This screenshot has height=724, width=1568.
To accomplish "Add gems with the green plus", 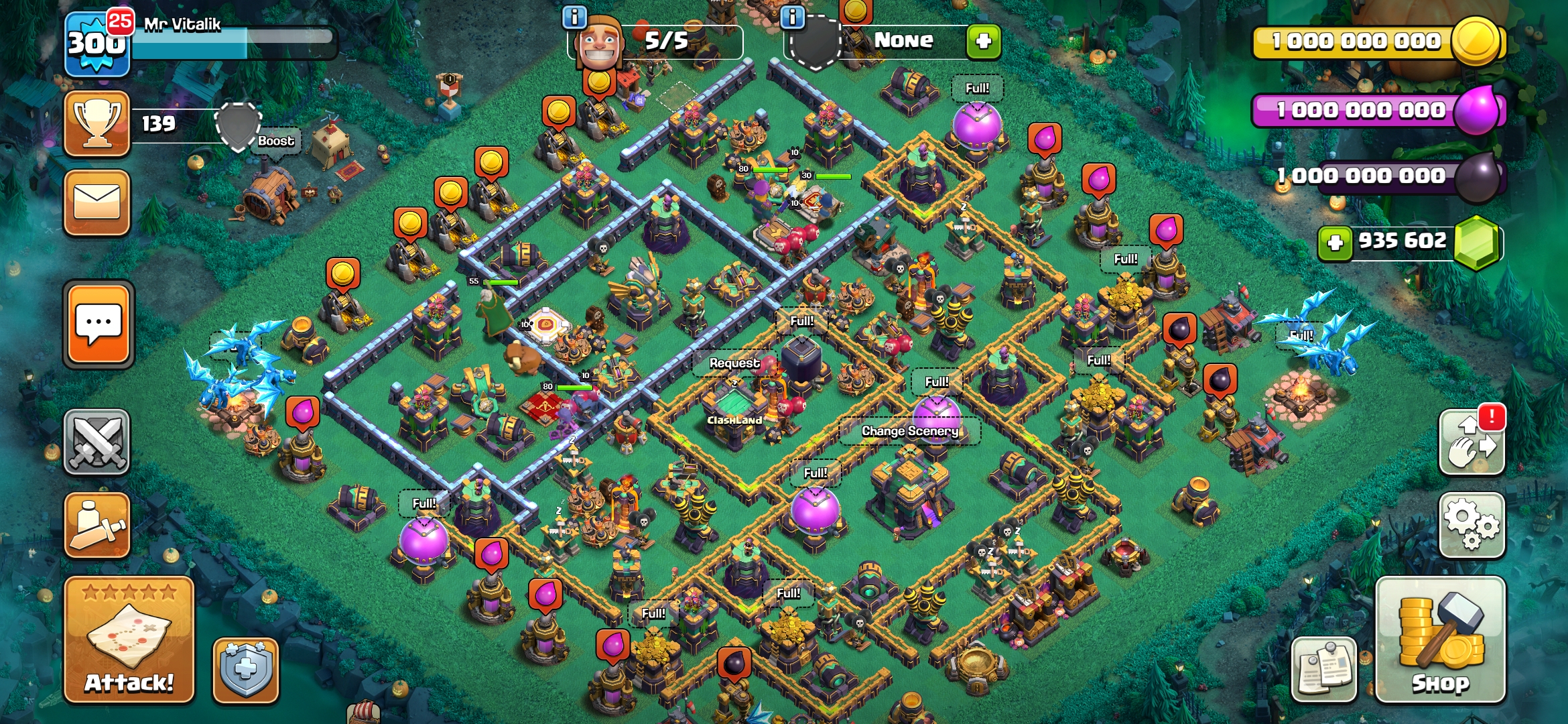I will click(x=1334, y=242).
